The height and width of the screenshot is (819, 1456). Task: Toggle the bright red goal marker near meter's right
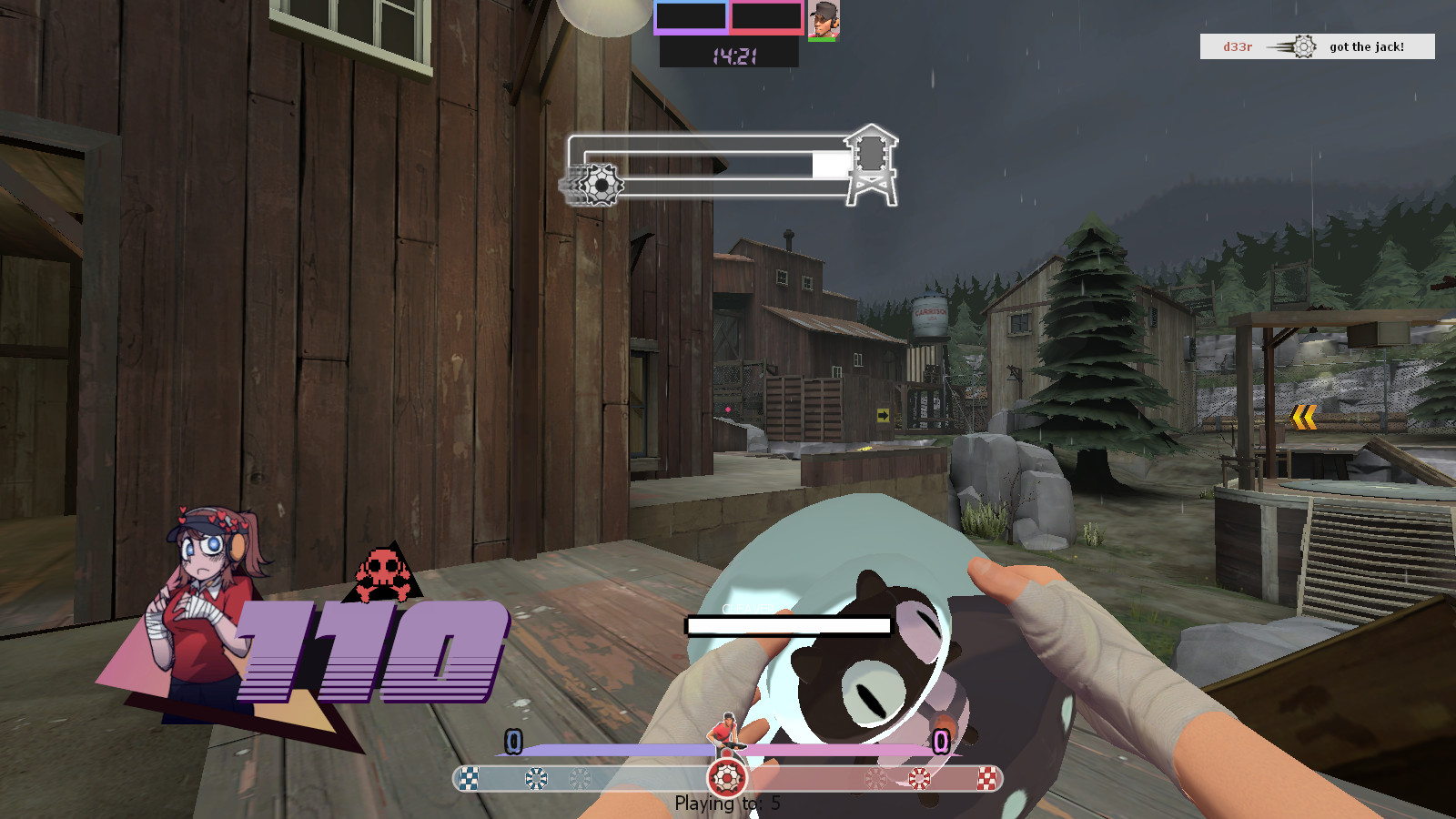coord(919,776)
